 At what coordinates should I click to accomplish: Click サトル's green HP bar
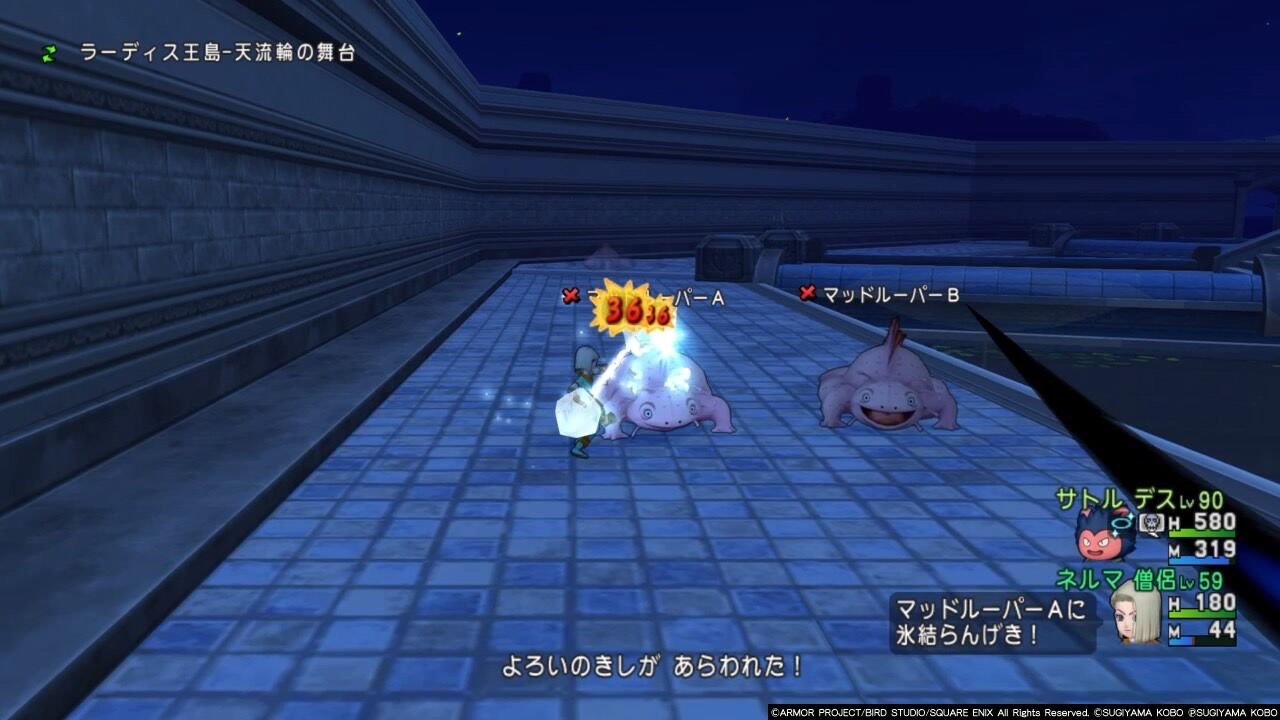[1200, 533]
